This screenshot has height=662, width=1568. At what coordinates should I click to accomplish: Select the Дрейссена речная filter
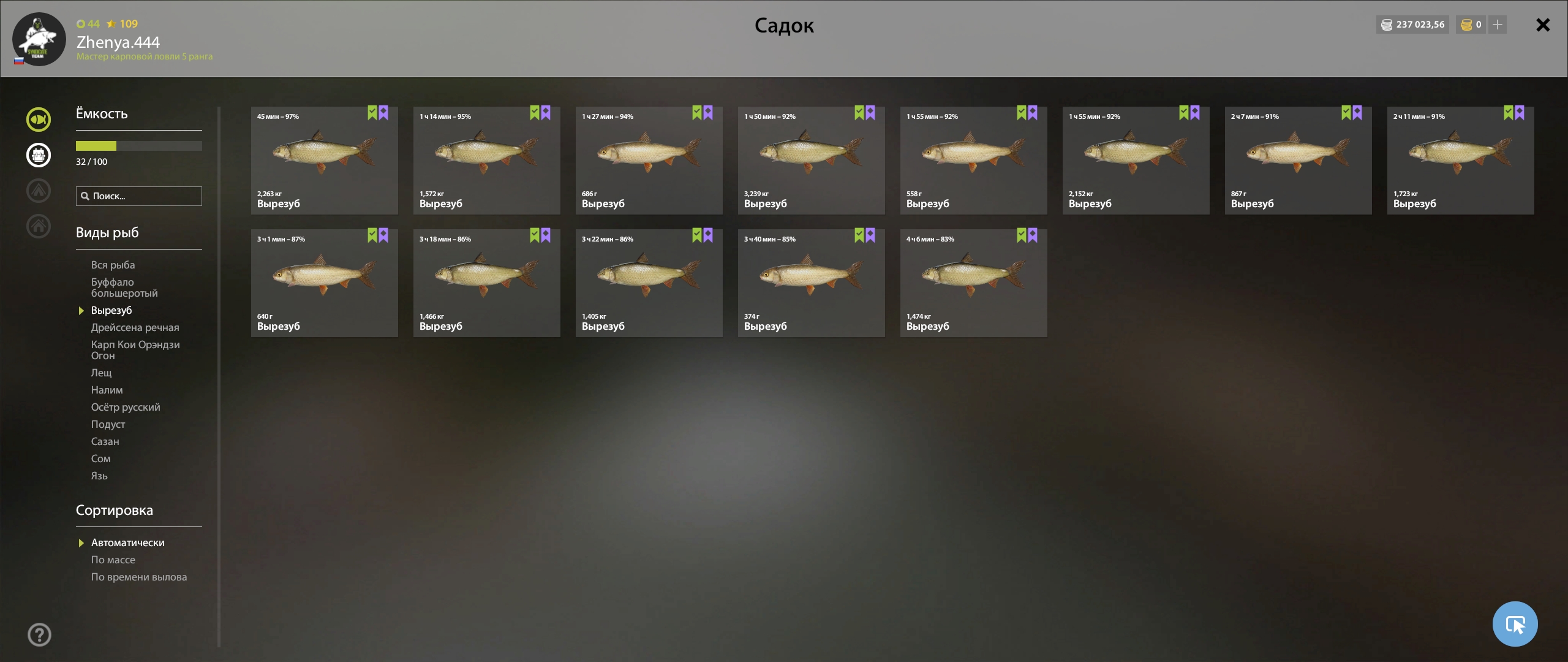(135, 327)
